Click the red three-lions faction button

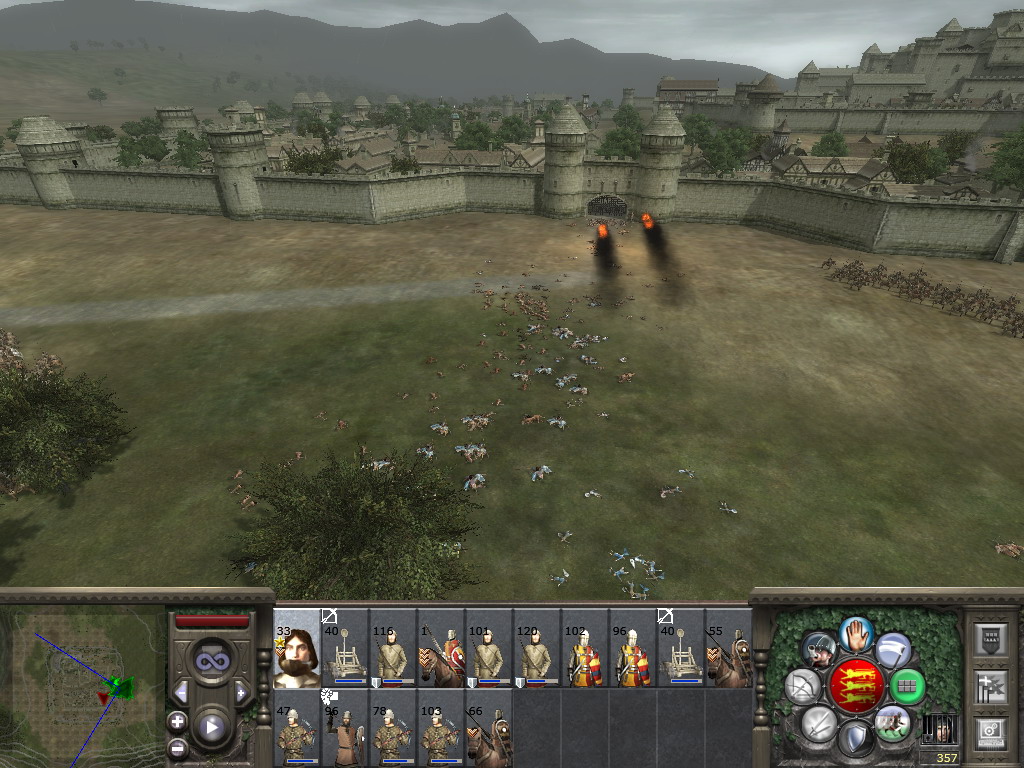point(856,686)
